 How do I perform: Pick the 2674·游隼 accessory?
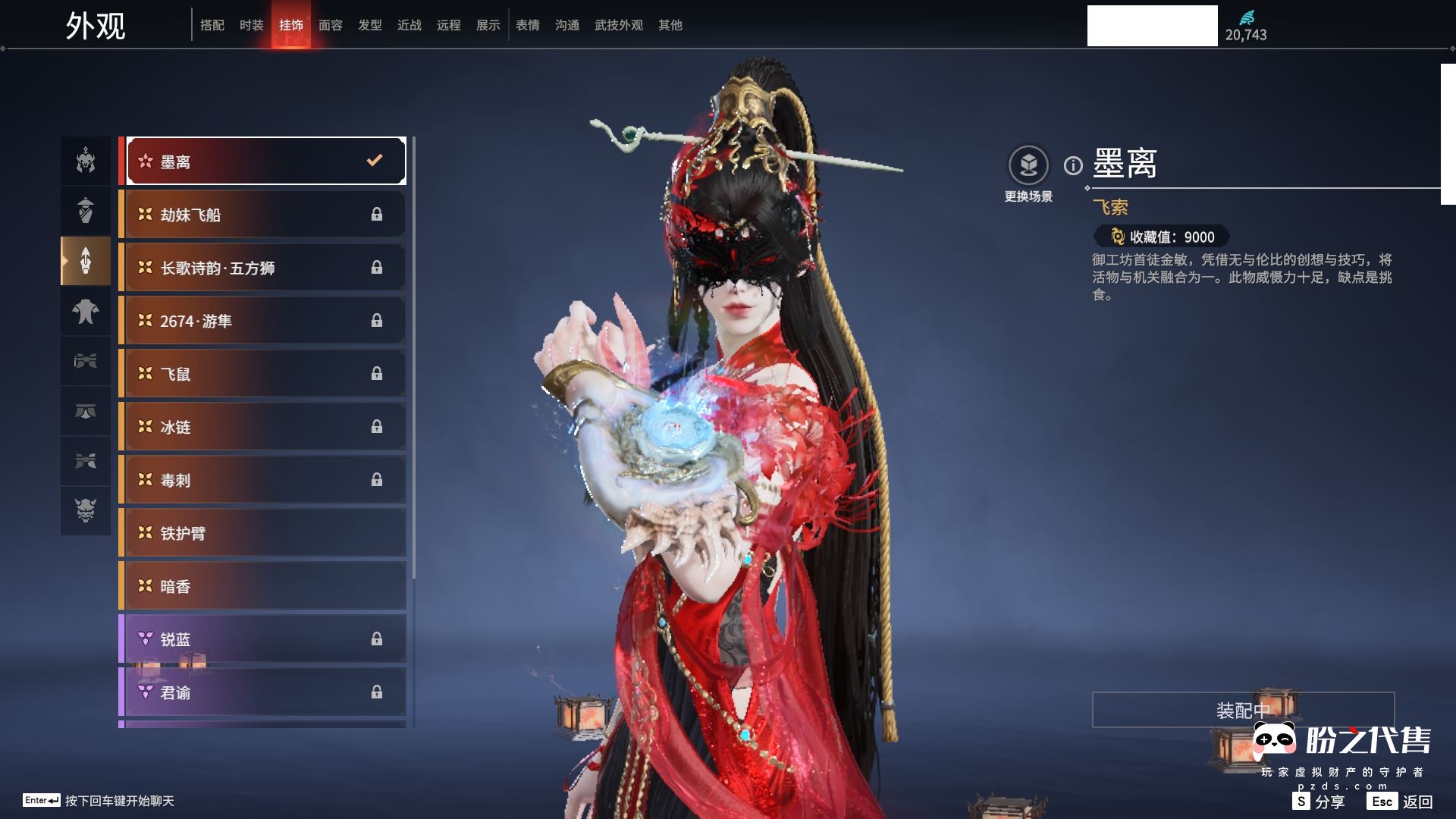262,321
